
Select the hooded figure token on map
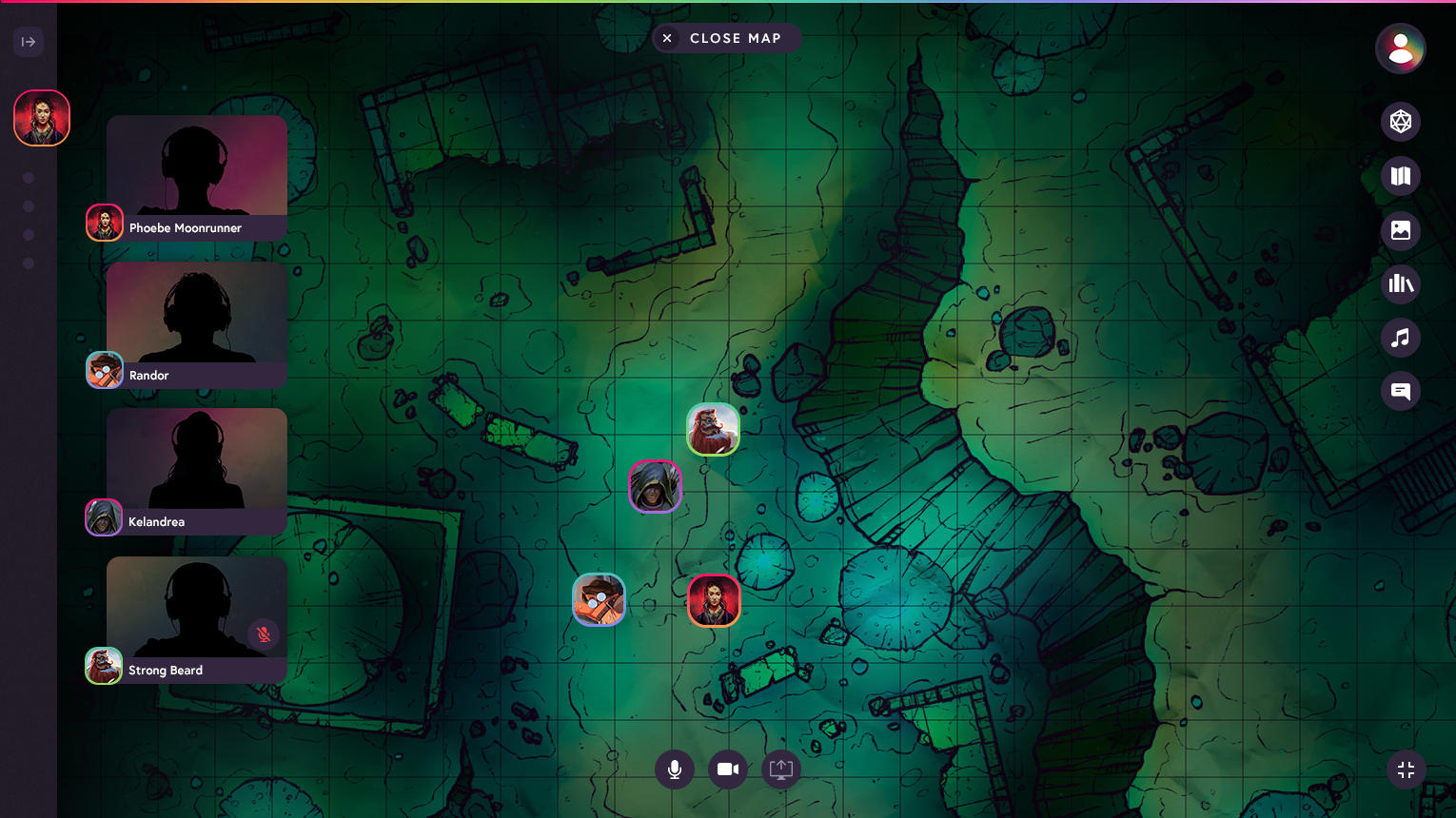point(655,486)
